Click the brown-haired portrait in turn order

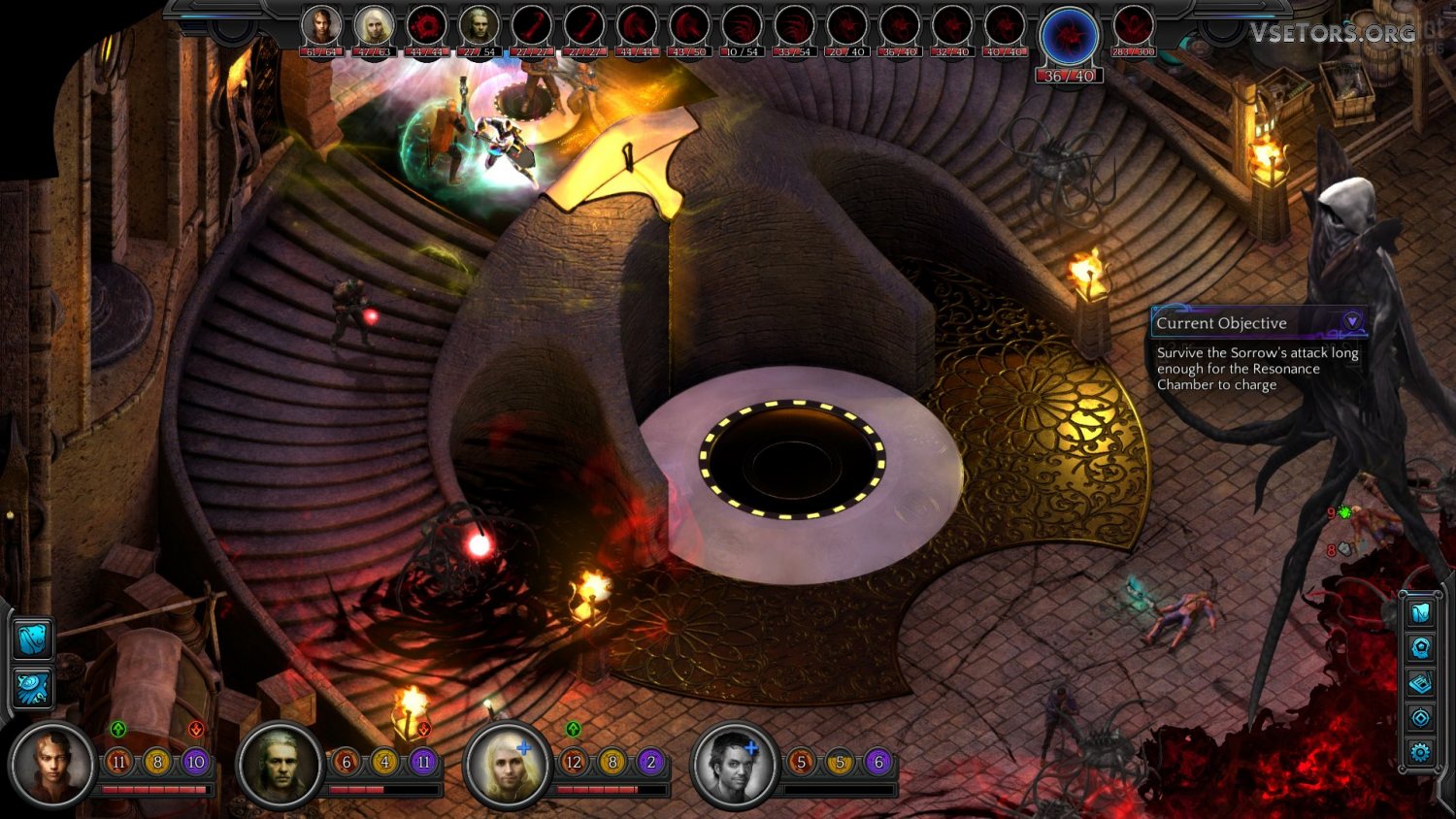point(321,26)
